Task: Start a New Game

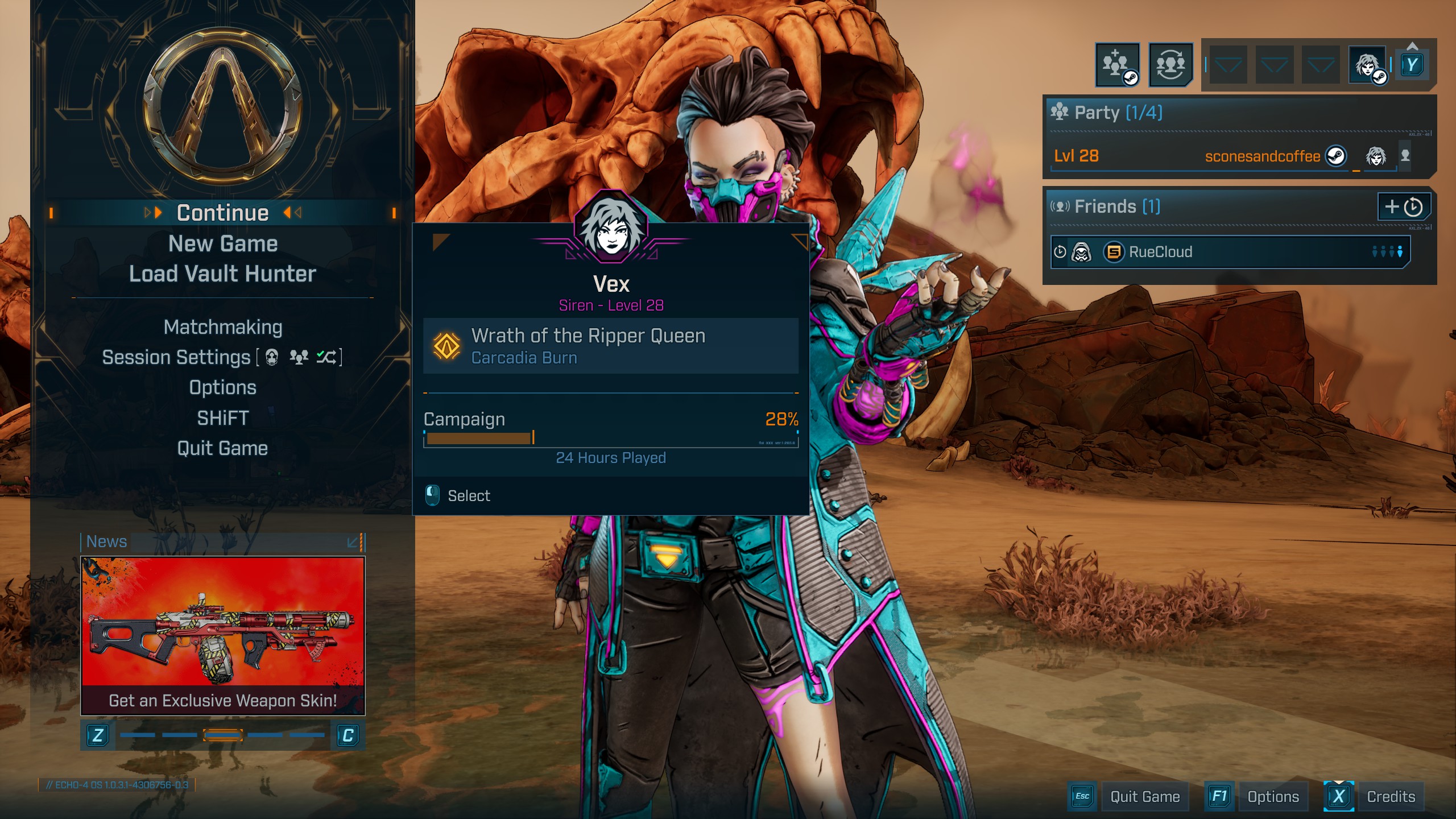Action: [222, 244]
